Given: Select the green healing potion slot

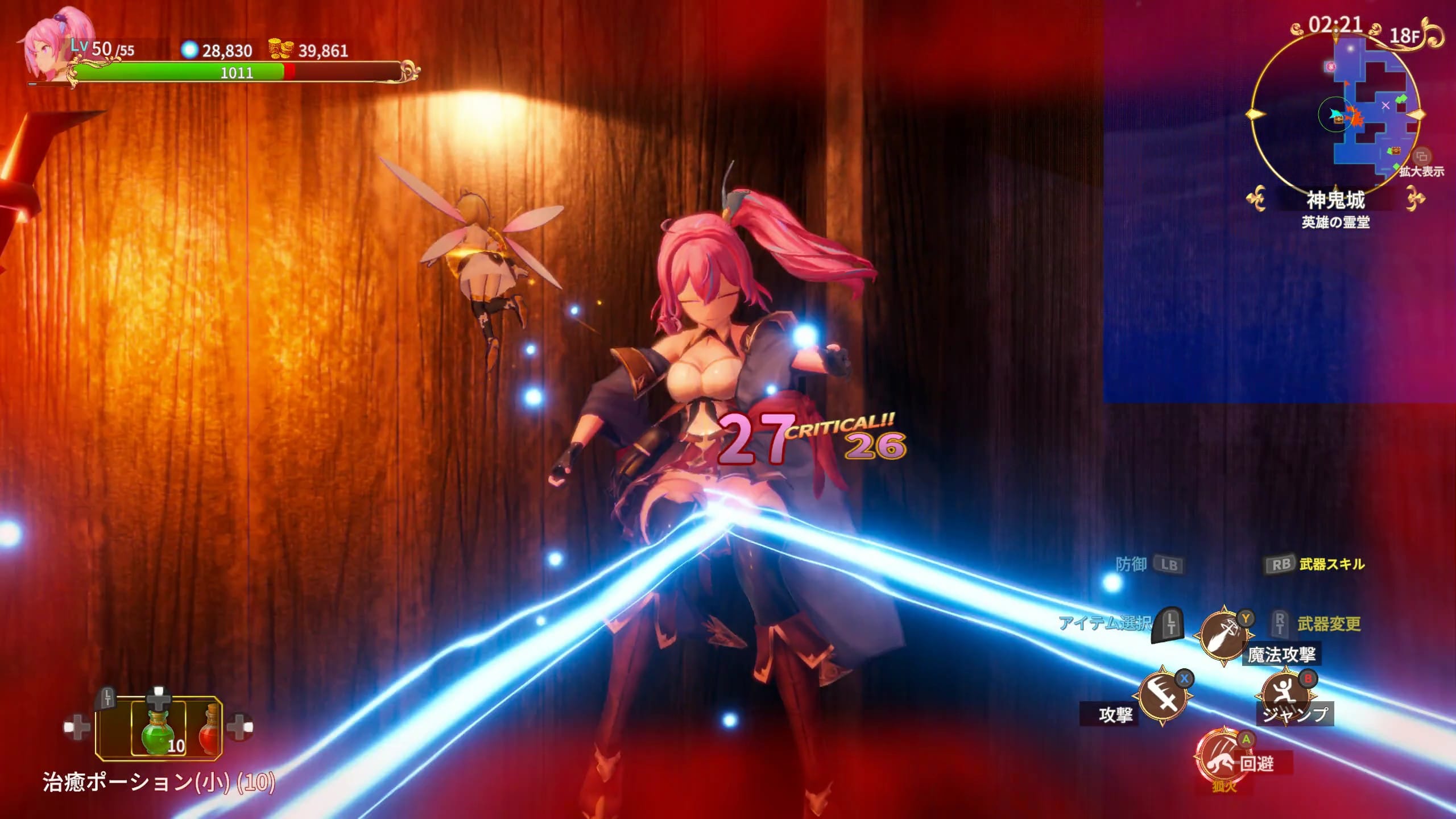Looking at the screenshot, I should point(159,729).
